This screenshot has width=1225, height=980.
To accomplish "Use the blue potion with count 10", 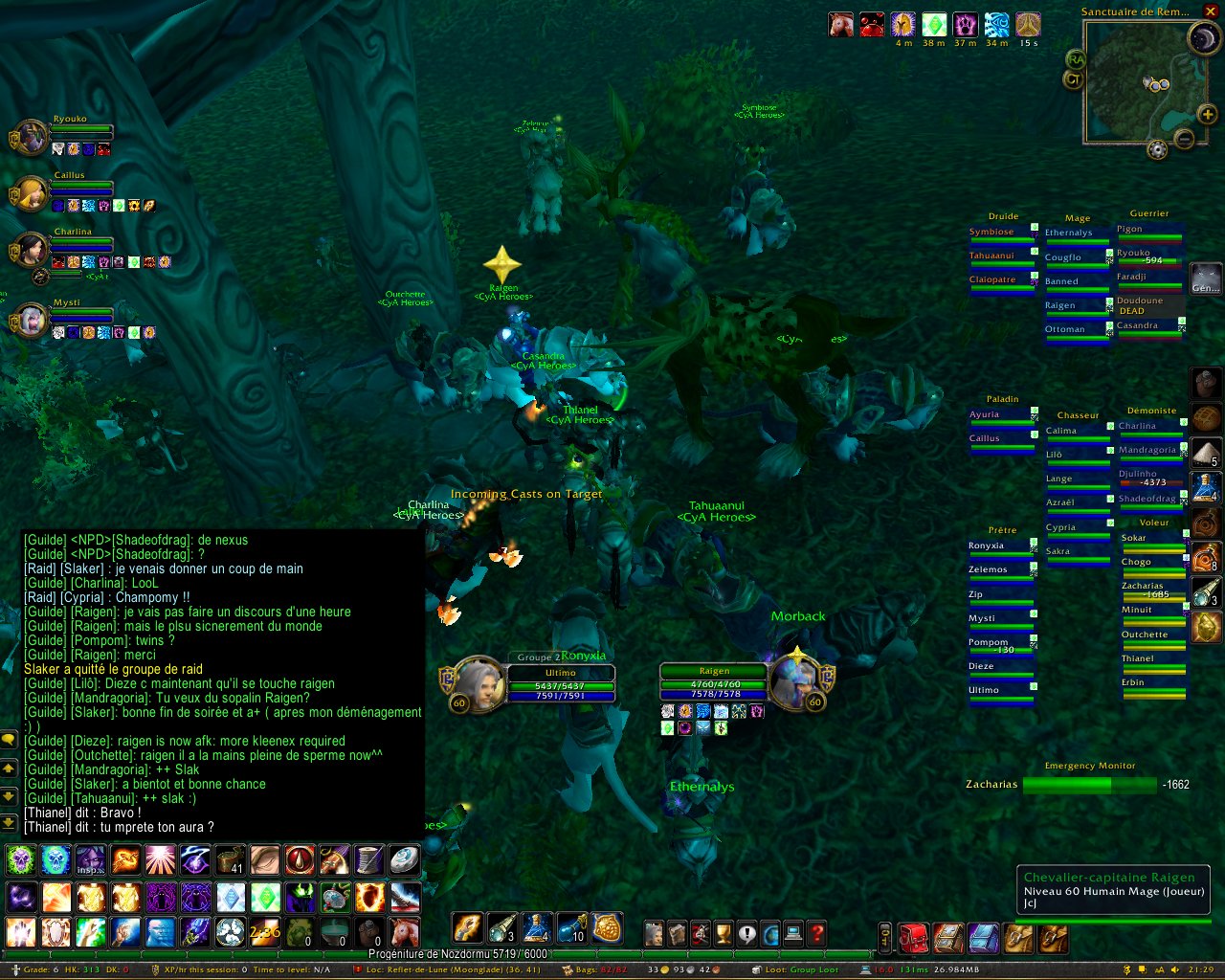I will coord(571,928).
